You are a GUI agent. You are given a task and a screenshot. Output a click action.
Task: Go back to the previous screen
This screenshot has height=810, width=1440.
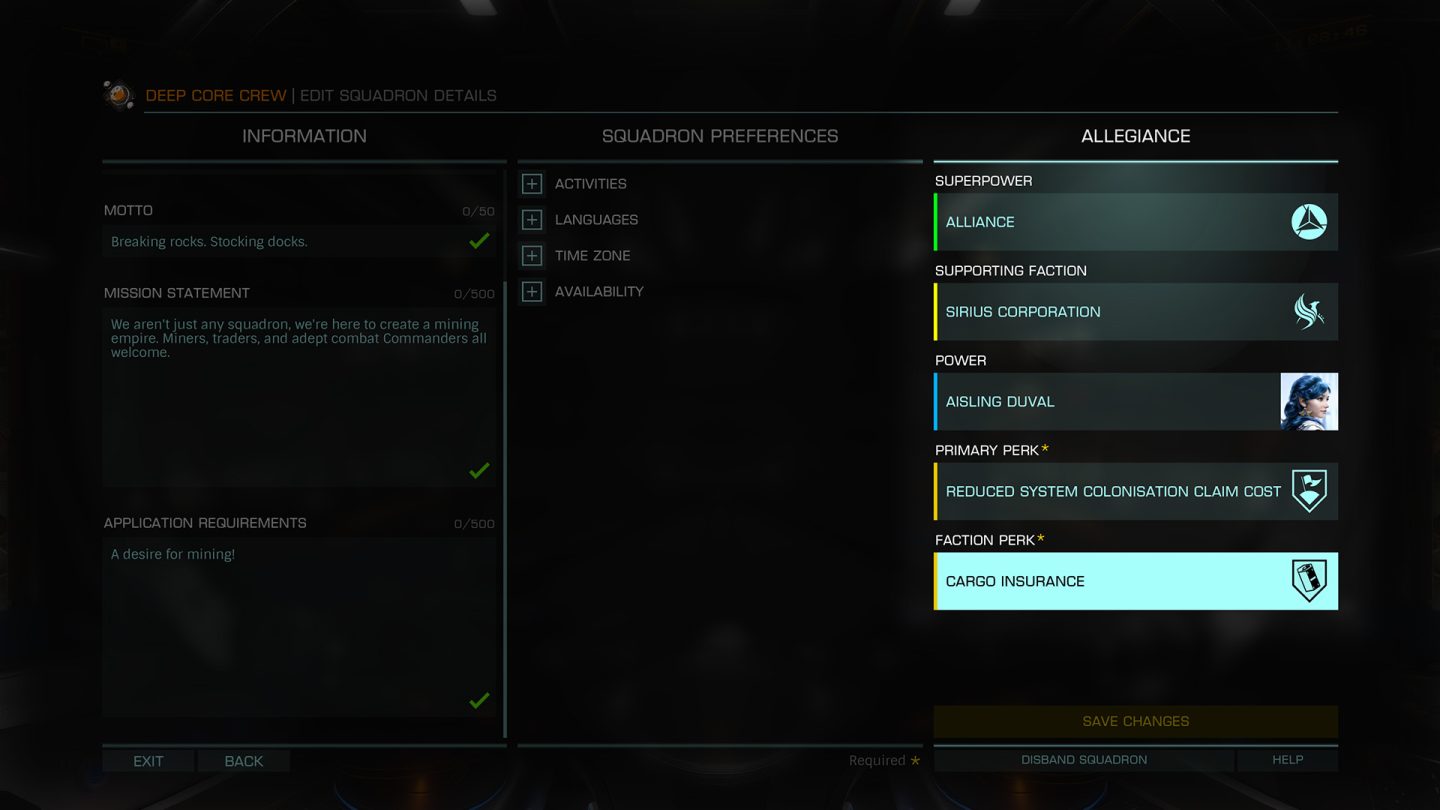click(x=244, y=761)
